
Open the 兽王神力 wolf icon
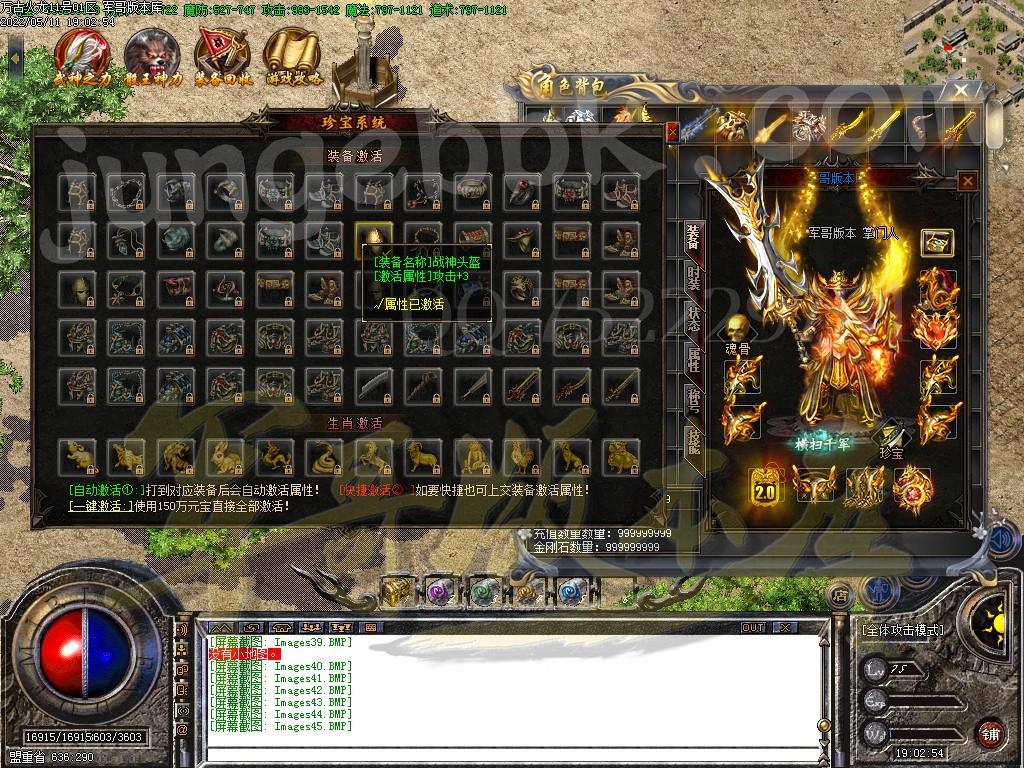(x=152, y=55)
